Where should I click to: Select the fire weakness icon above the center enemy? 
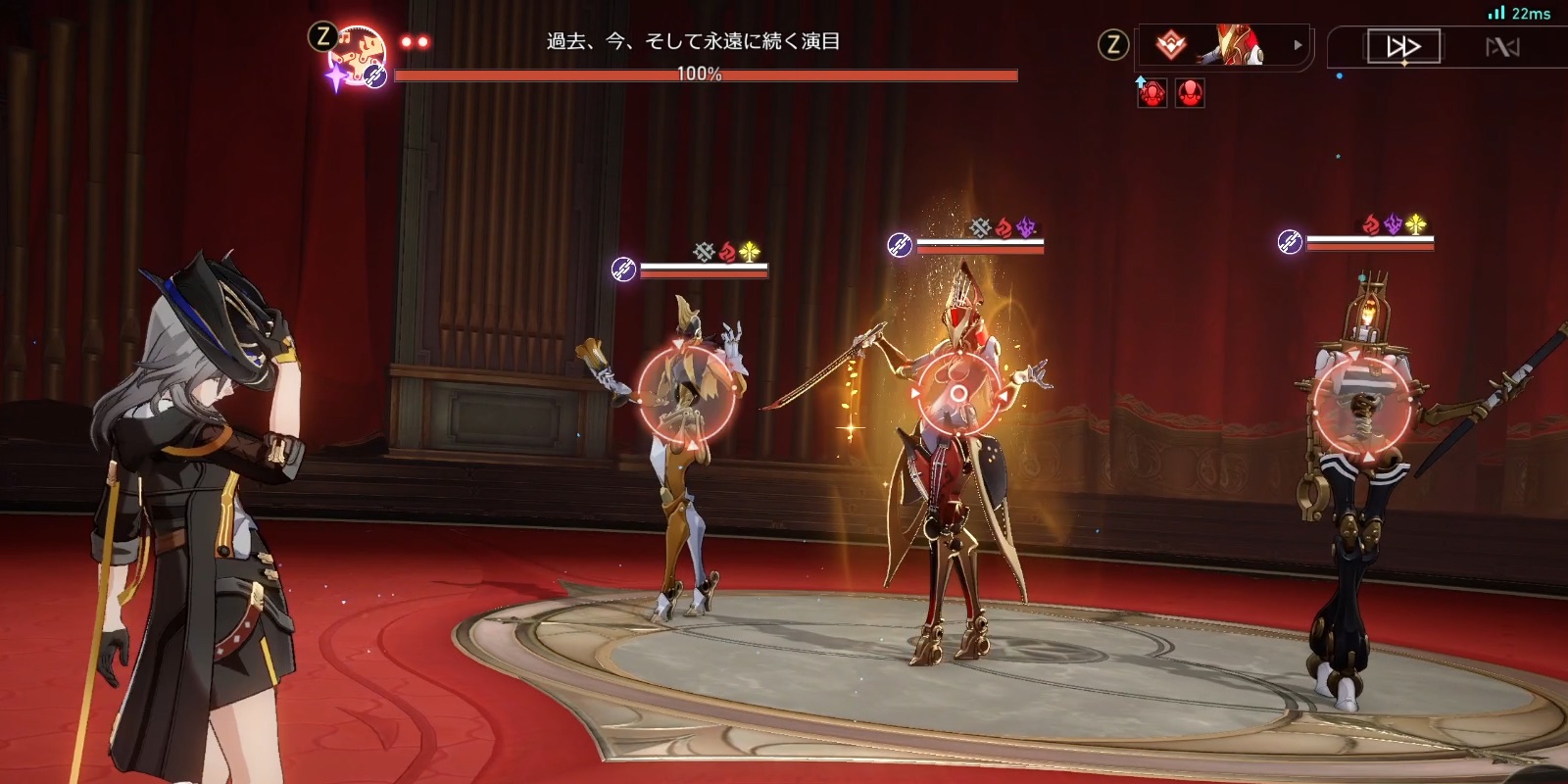[1004, 227]
